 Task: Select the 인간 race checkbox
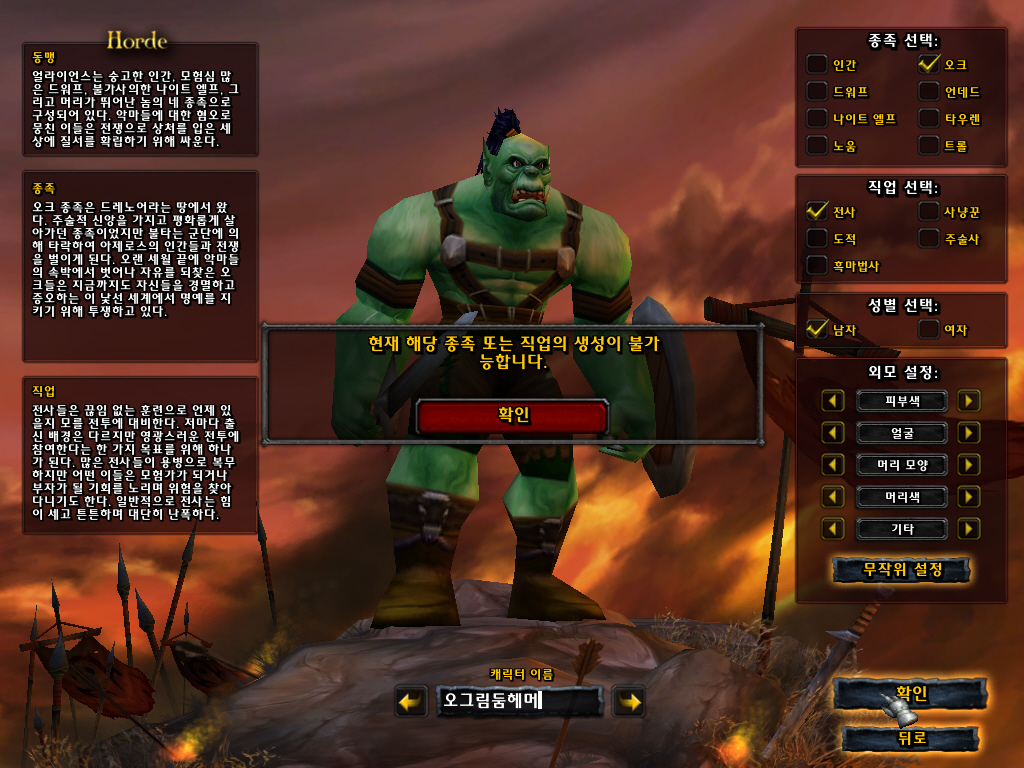click(818, 65)
